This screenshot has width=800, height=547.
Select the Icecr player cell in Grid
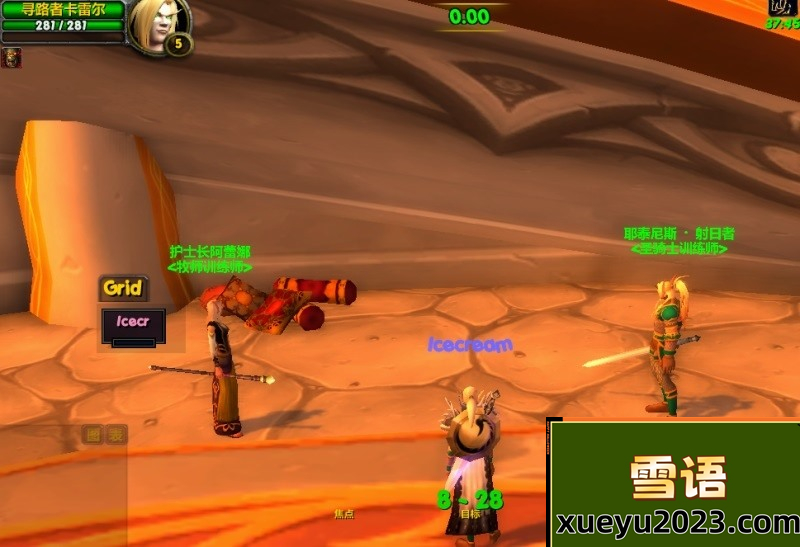[133, 324]
